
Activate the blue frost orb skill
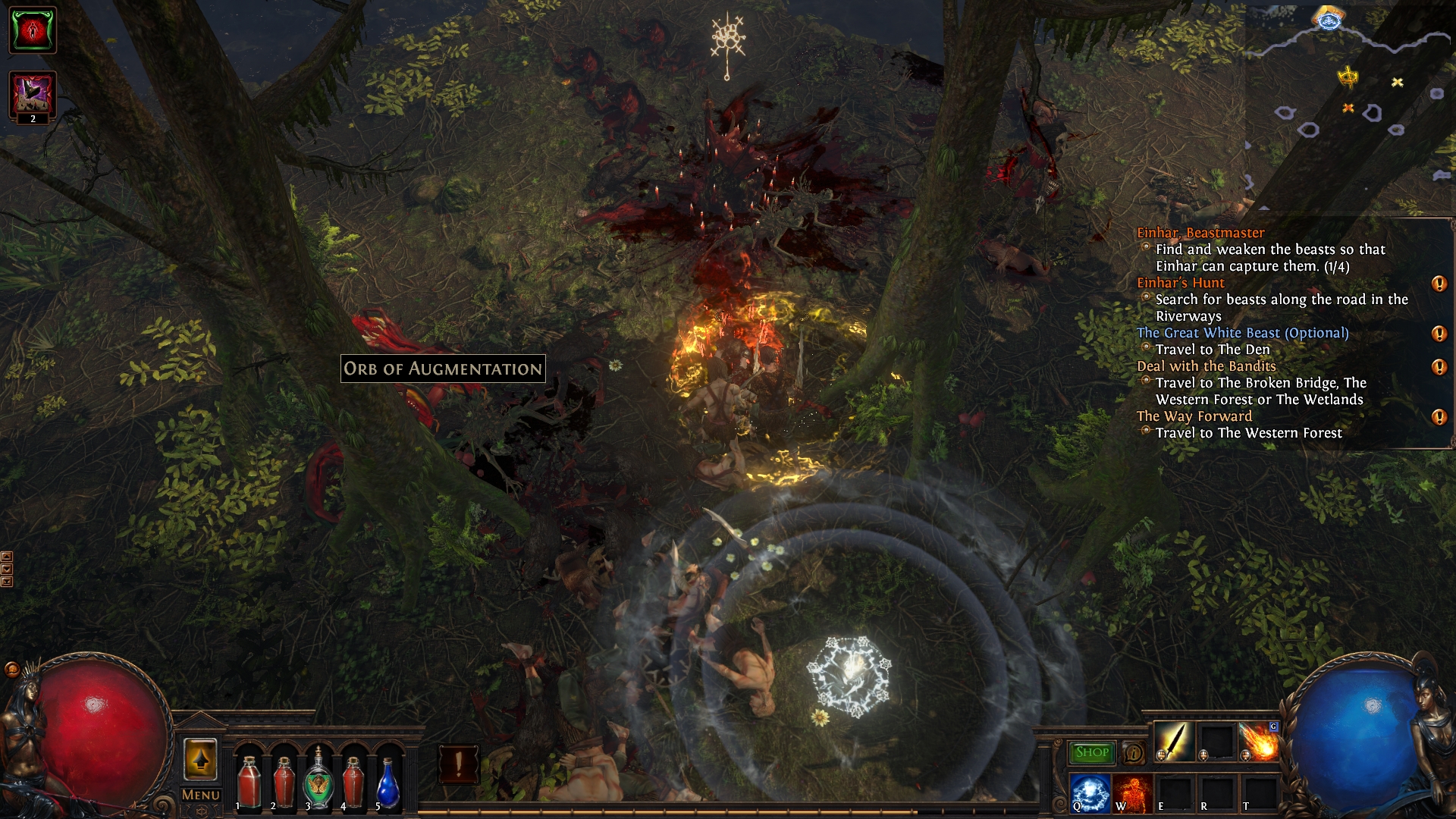[1090, 792]
